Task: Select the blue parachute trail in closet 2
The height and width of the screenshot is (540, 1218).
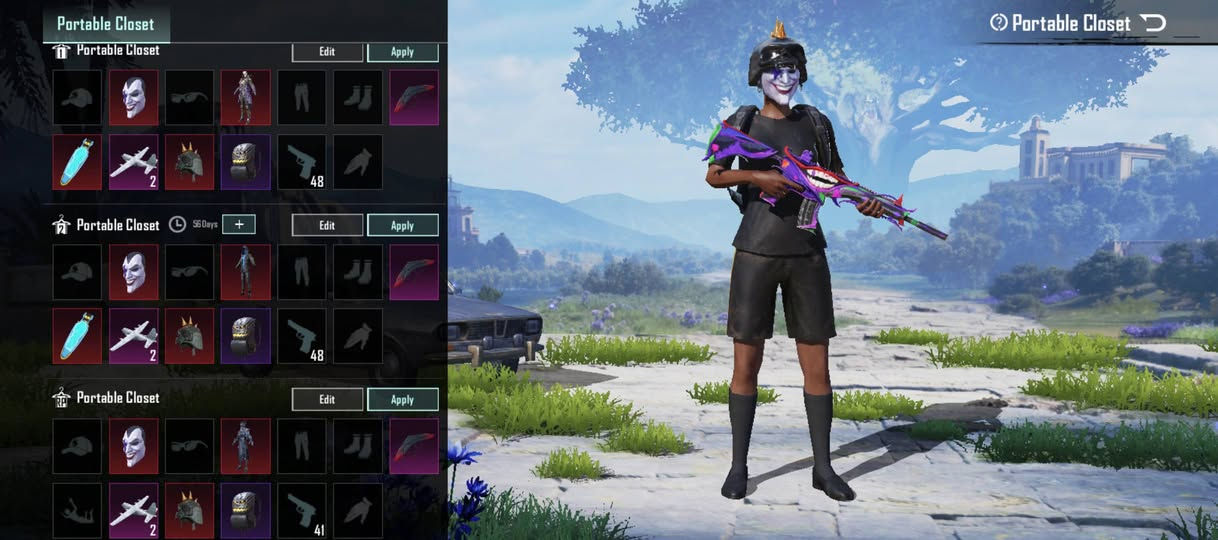Action: pyautogui.click(x=77, y=336)
